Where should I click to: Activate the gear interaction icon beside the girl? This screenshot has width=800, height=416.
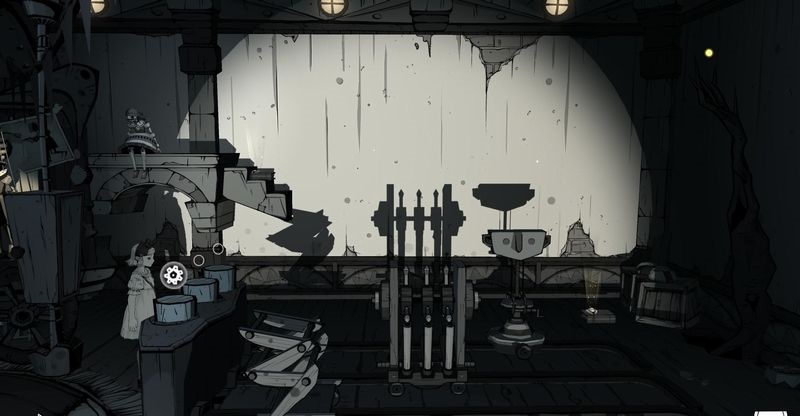pos(173,275)
